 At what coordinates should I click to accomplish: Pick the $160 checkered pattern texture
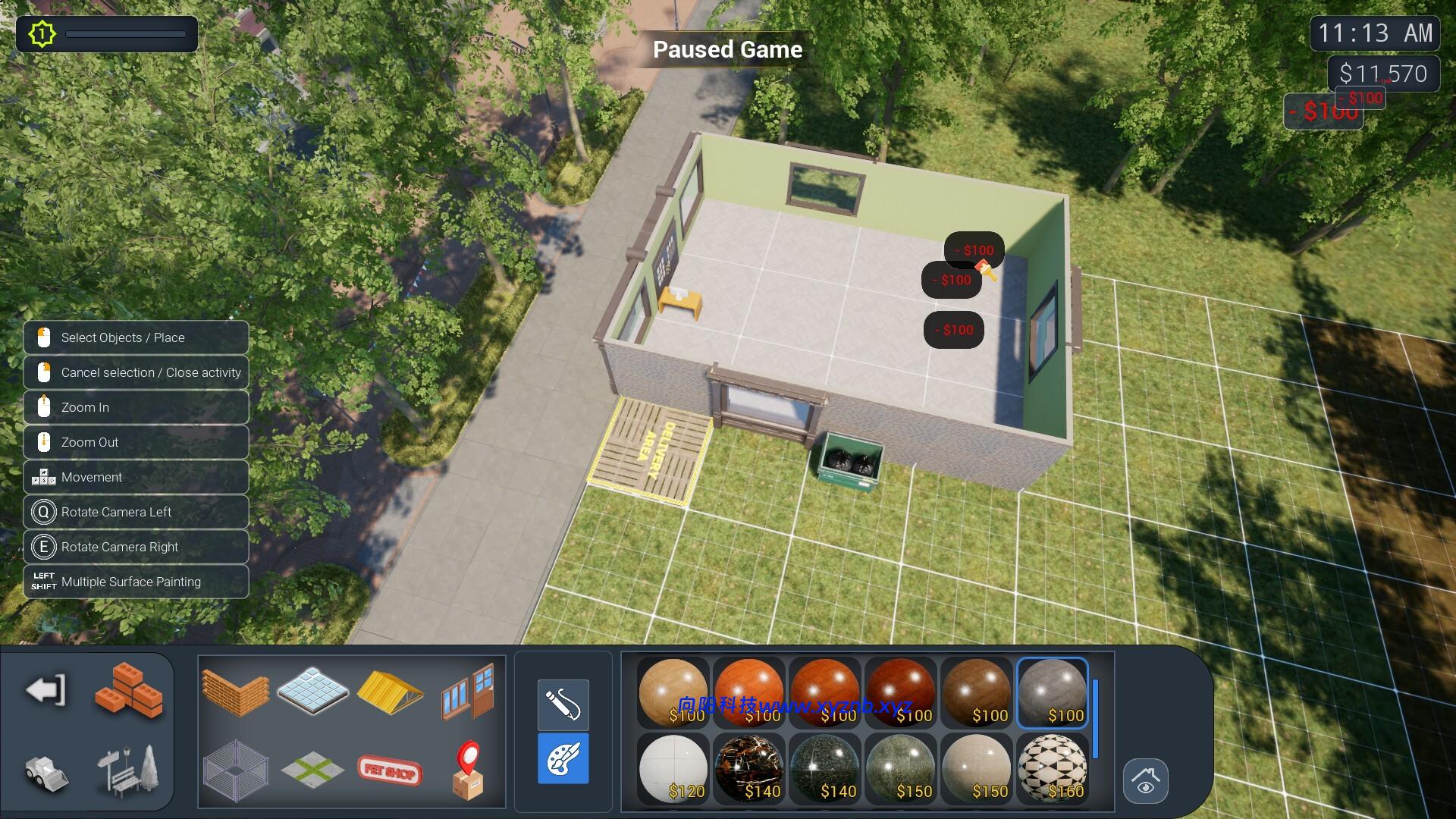(x=1053, y=768)
